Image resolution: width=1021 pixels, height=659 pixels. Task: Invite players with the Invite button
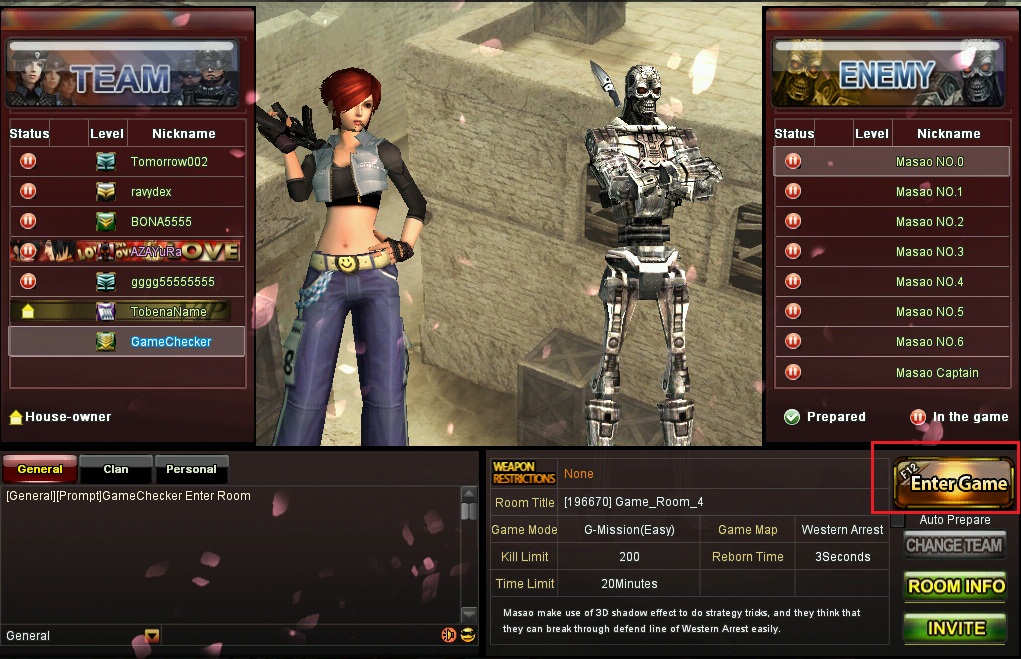click(x=955, y=628)
